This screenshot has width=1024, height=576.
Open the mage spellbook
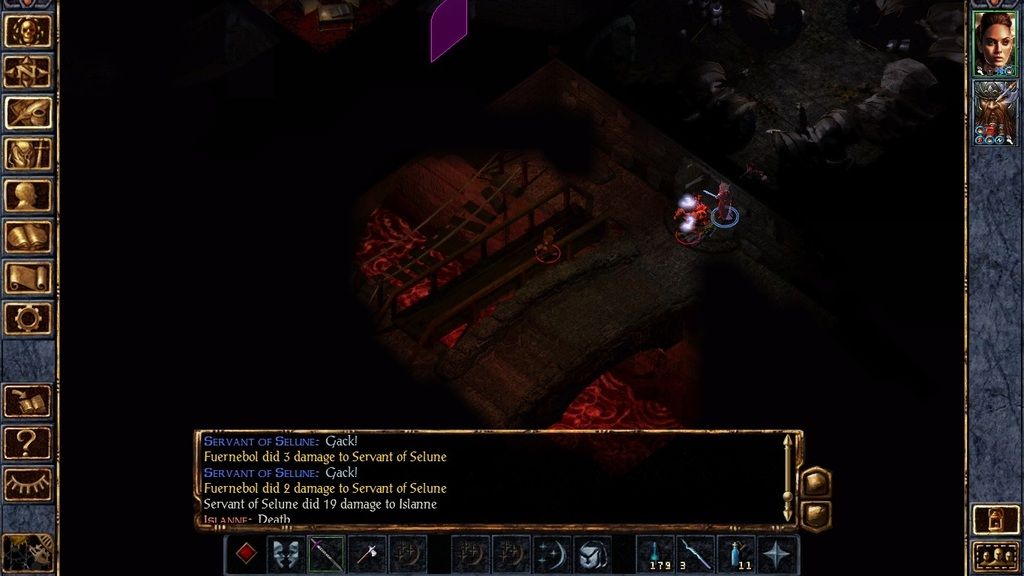click(x=28, y=237)
